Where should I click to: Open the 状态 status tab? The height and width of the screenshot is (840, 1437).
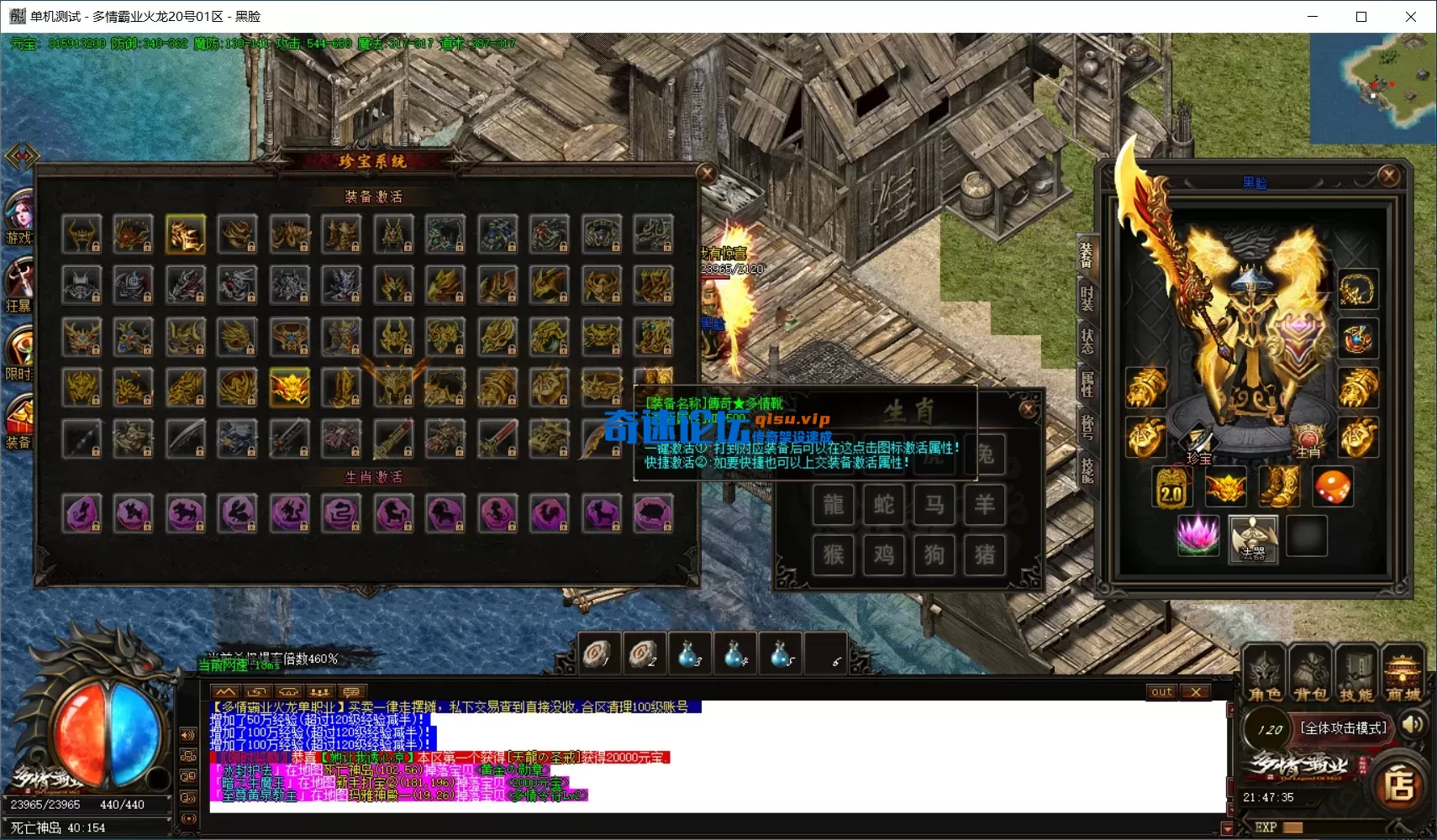(1087, 340)
